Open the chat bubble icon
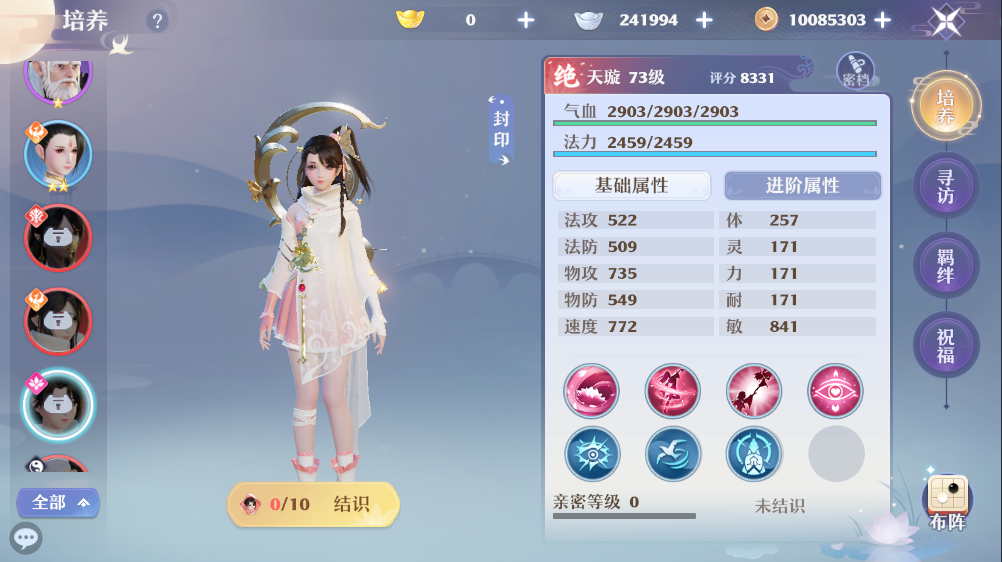 pos(26,538)
